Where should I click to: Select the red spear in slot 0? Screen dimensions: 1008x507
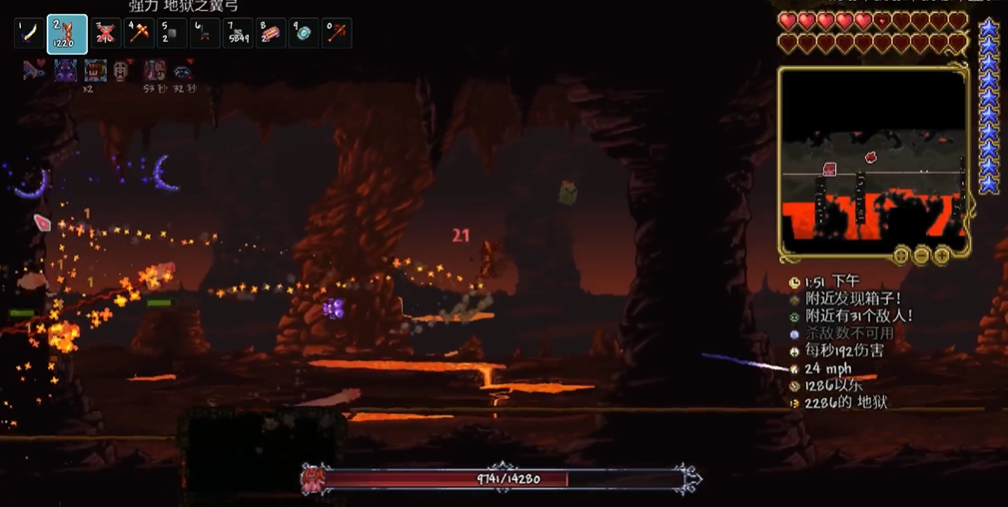[337, 33]
